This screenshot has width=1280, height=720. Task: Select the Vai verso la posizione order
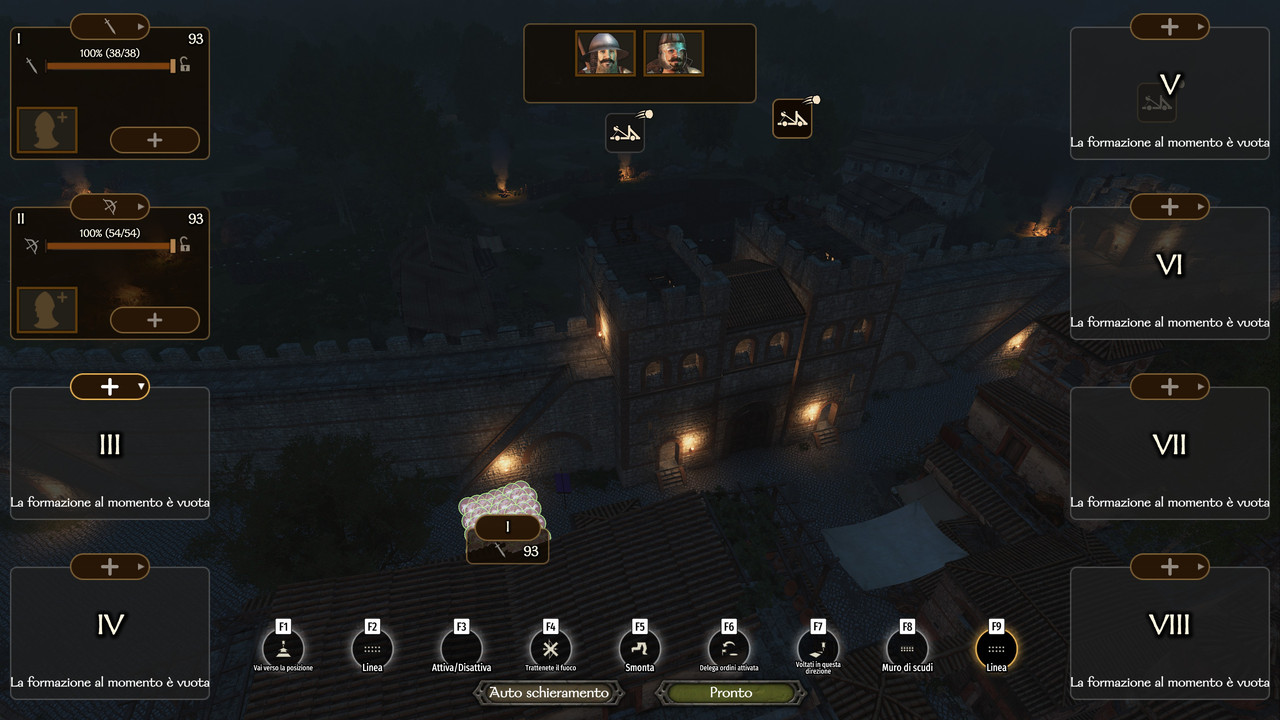click(x=283, y=648)
